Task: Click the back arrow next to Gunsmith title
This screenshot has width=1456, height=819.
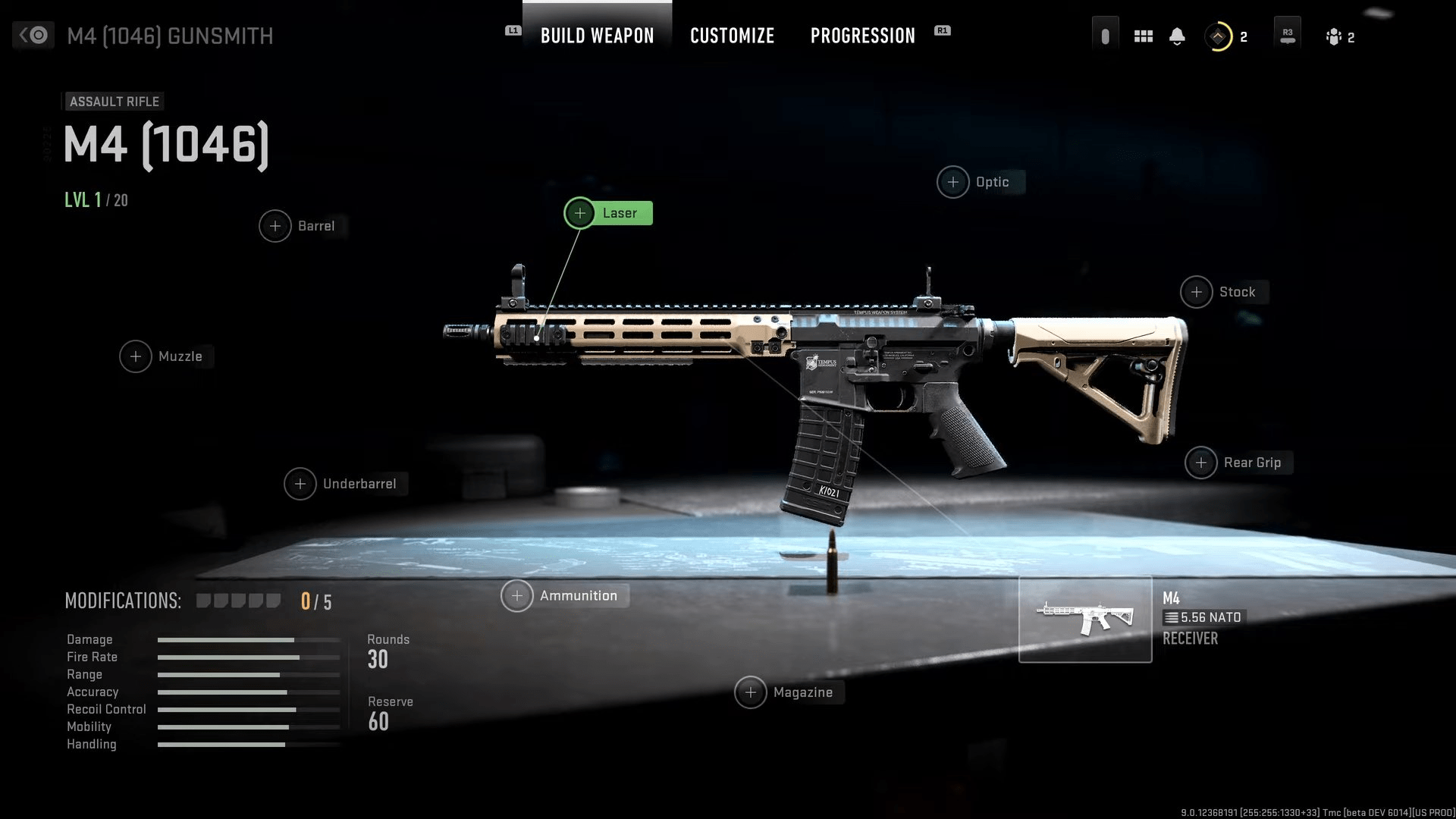Action: 32,35
